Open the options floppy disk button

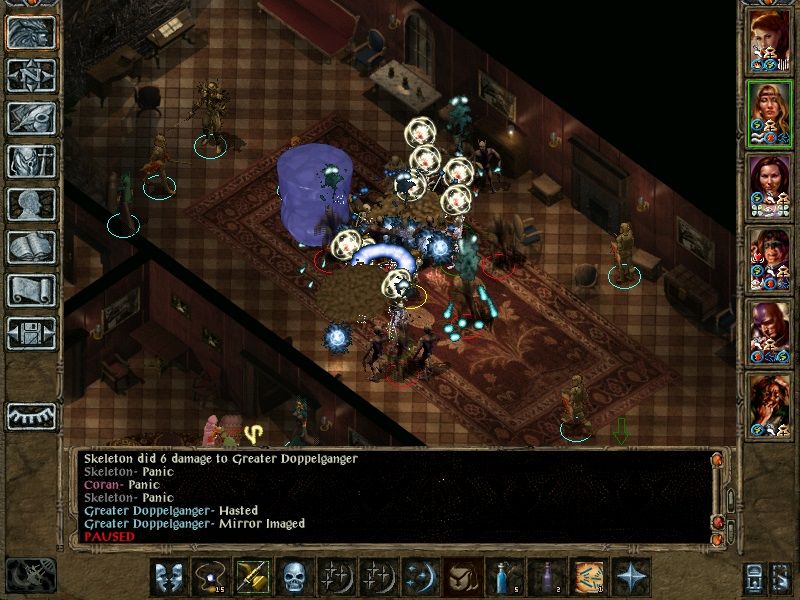pyautogui.click(x=31, y=333)
